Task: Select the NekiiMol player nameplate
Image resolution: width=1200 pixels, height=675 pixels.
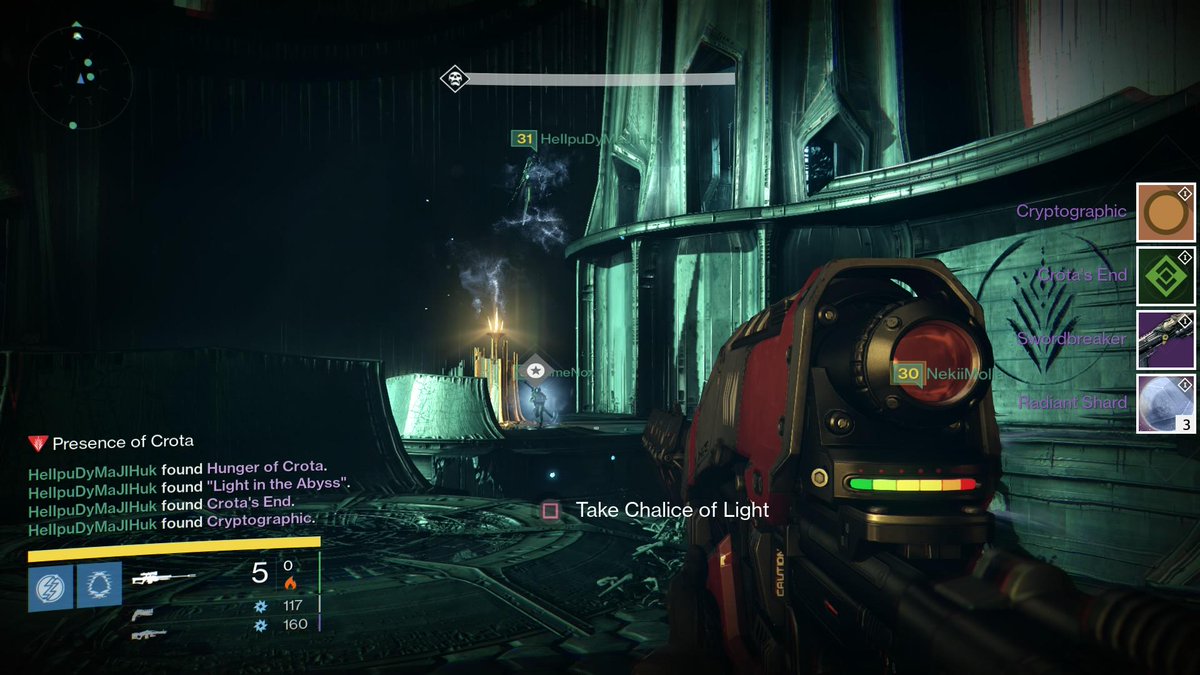Action: pos(942,374)
